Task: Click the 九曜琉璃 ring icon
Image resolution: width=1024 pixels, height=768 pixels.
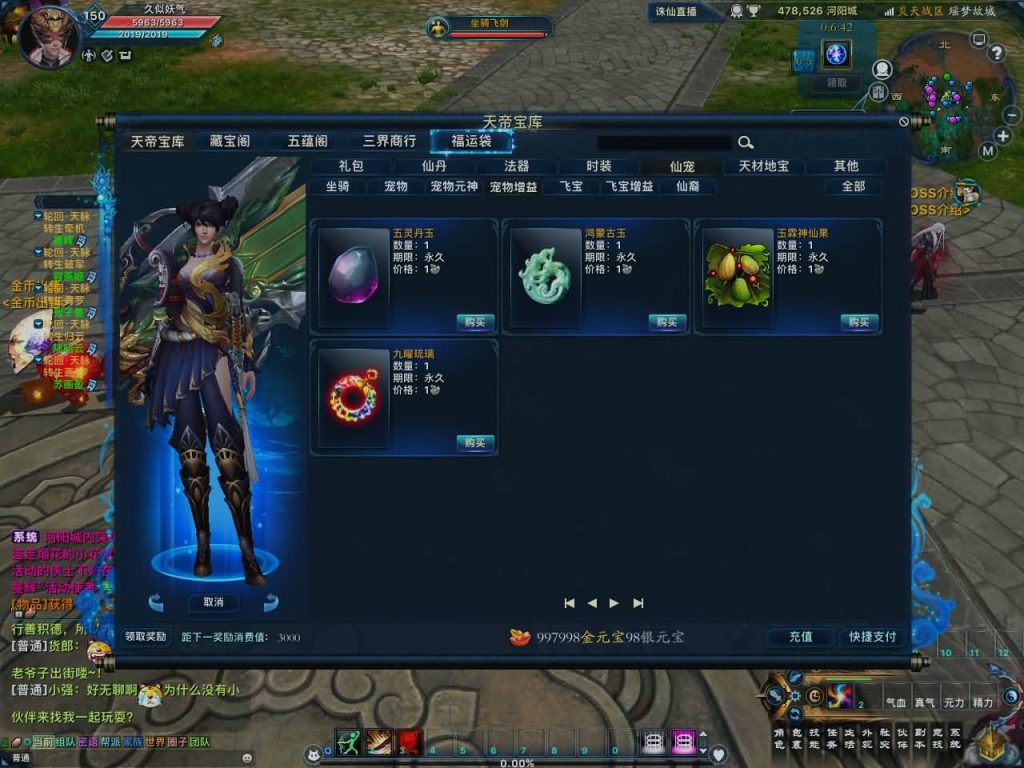Action: point(353,398)
